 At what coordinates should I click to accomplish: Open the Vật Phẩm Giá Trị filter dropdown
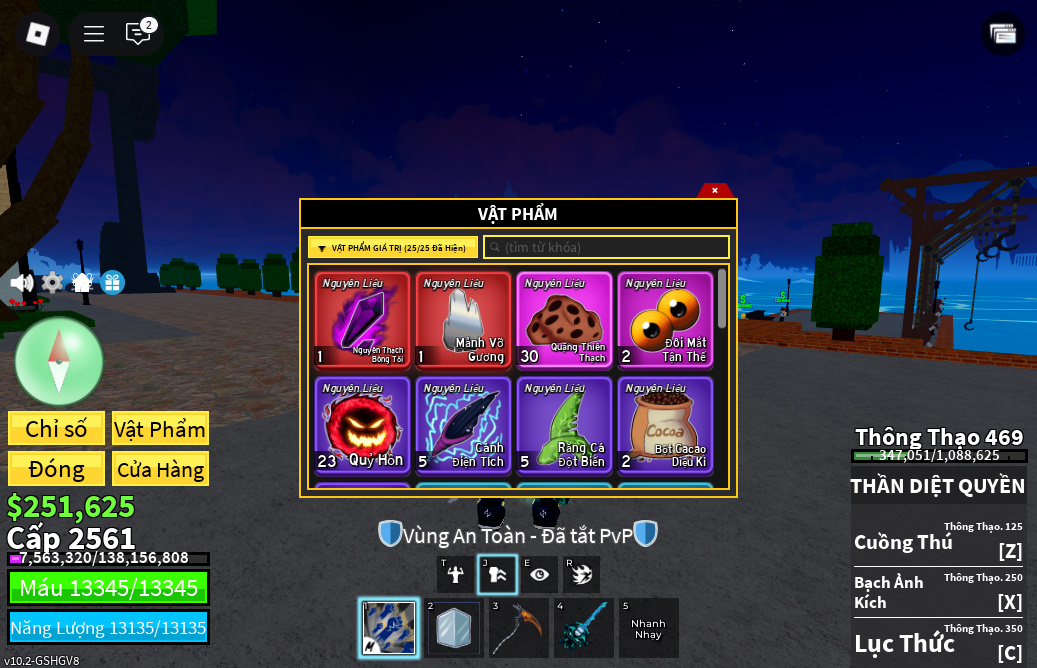(392, 248)
